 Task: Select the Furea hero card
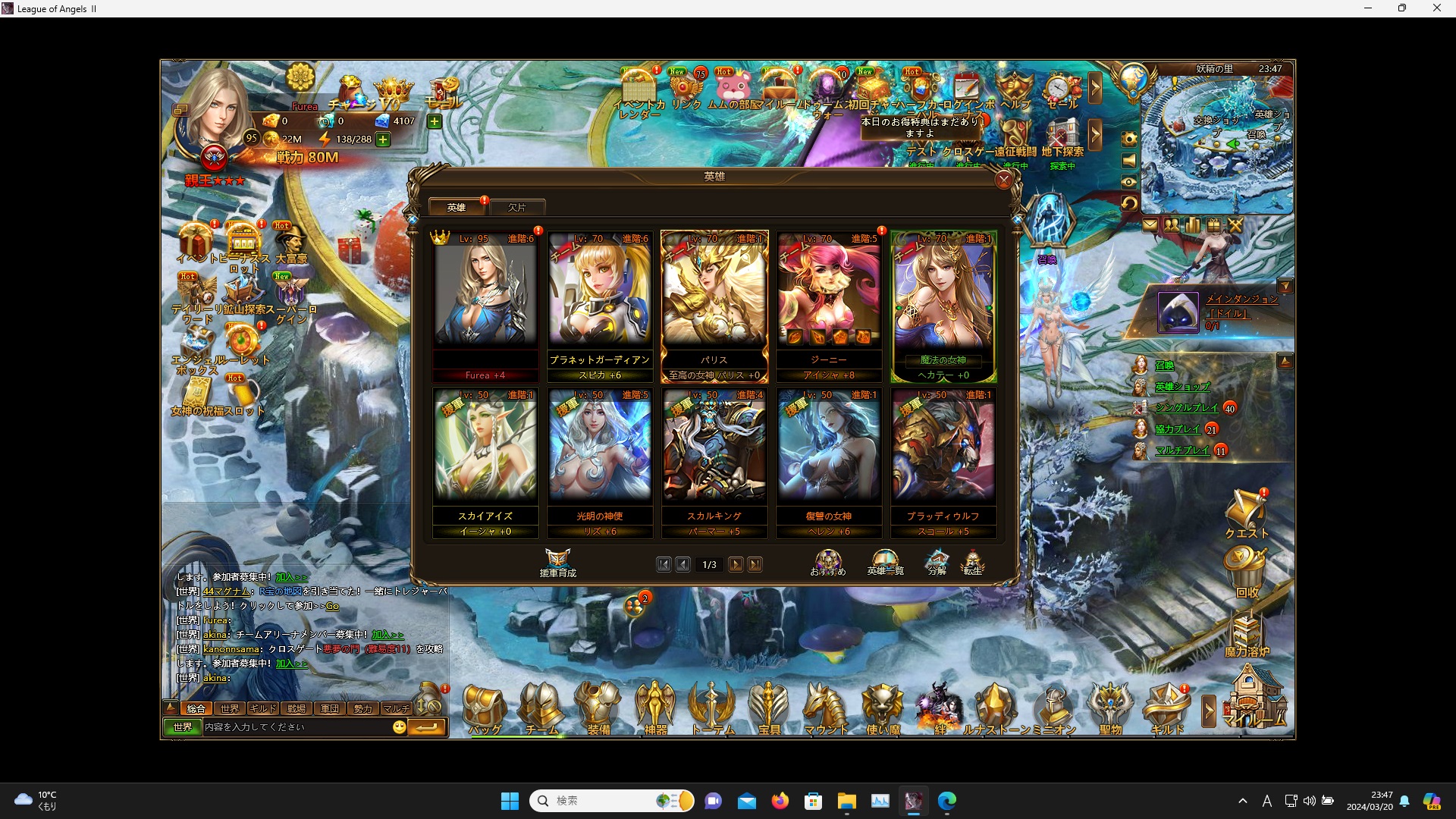[x=485, y=303]
